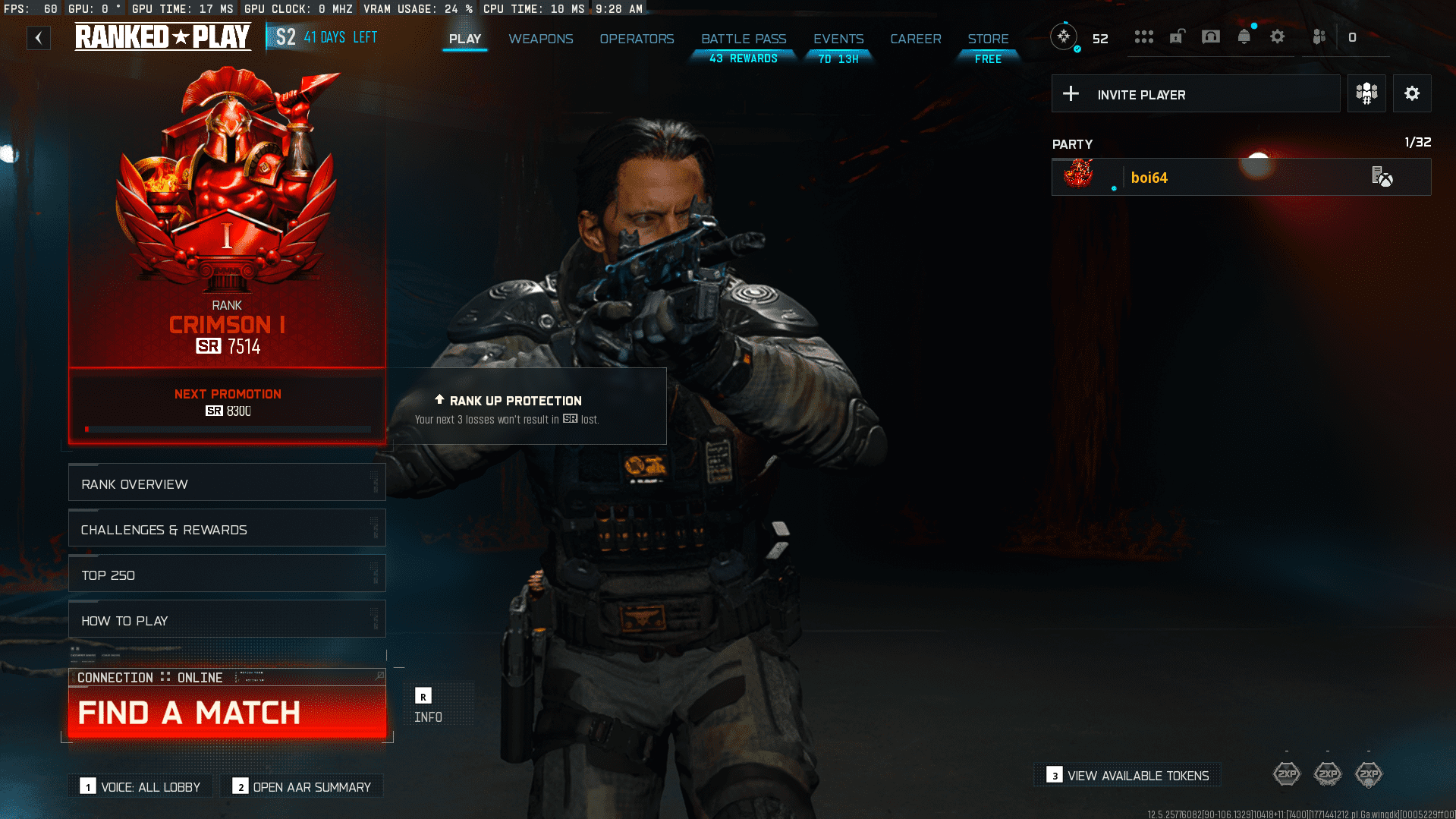Screen dimensions: 1456x819
Task: Open party settings gear next to channel icon
Action: coord(1411,93)
